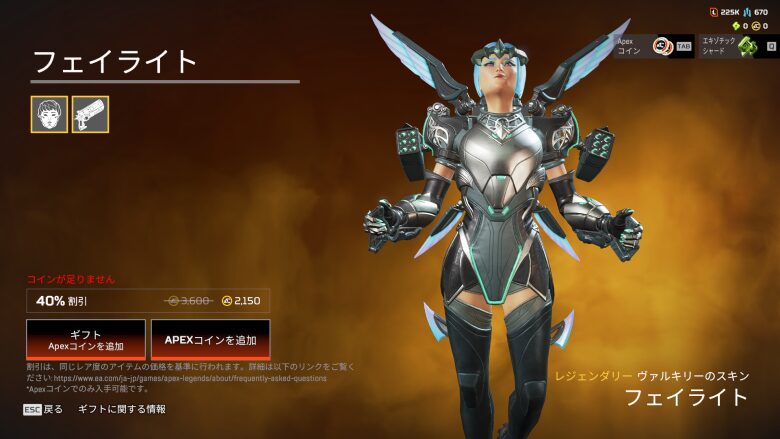Click the ギフト gift button

[86, 340]
